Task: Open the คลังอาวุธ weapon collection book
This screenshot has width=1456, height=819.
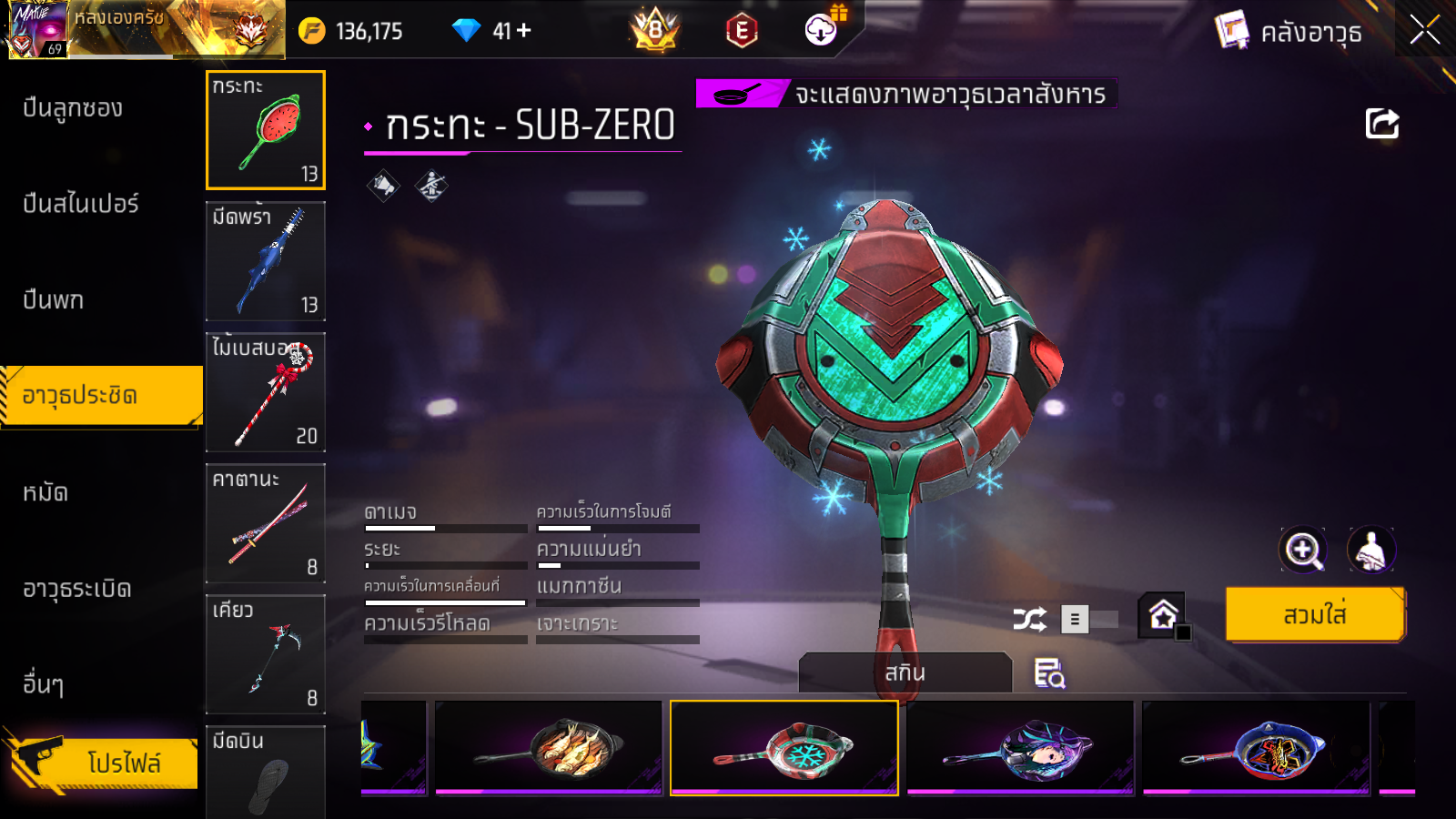Action: pyautogui.click(x=1289, y=32)
